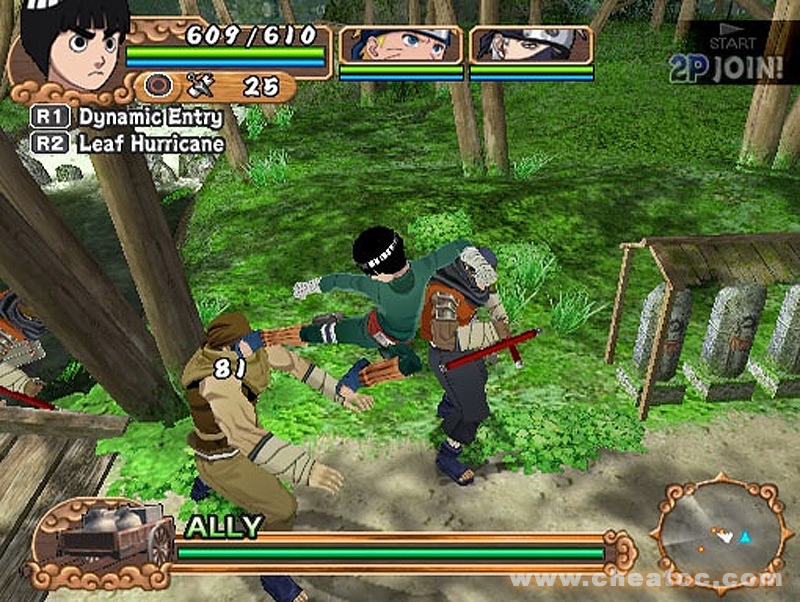Viewport: 800px width, 602px height.
Task: Select the shuriken weapon icon
Action: click(x=199, y=86)
